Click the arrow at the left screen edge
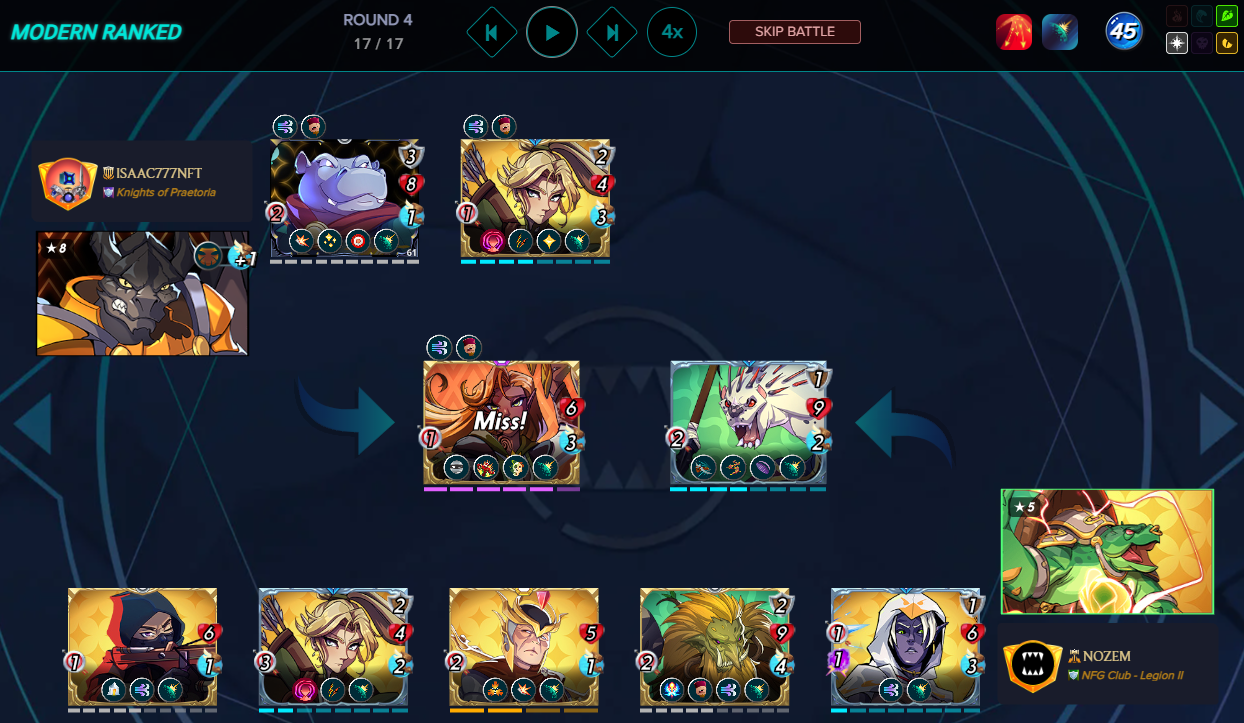Image resolution: width=1244 pixels, height=723 pixels. pyautogui.click(x=32, y=424)
